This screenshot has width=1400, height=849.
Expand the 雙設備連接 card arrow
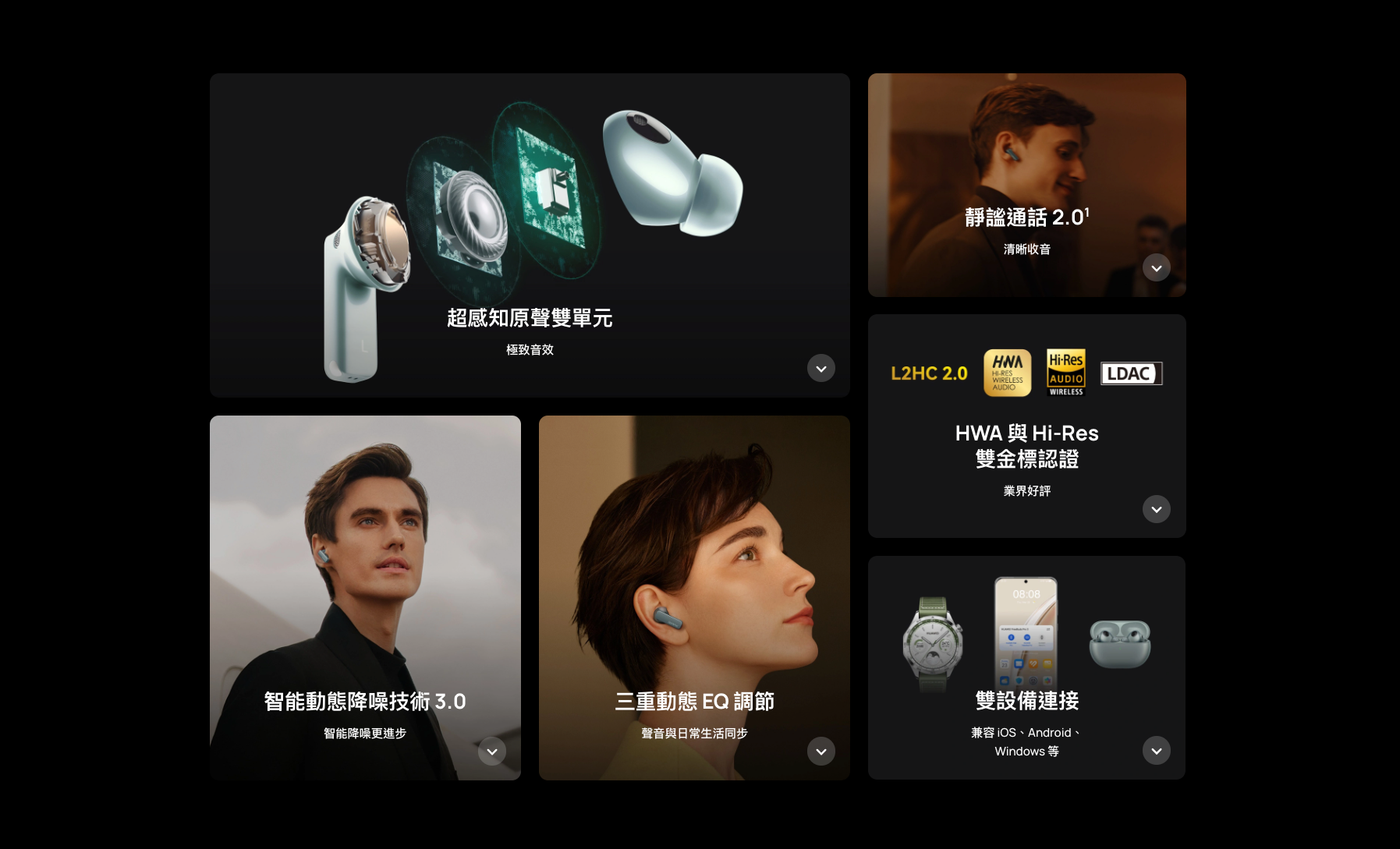pyautogui.click(x=1156, y=750)
